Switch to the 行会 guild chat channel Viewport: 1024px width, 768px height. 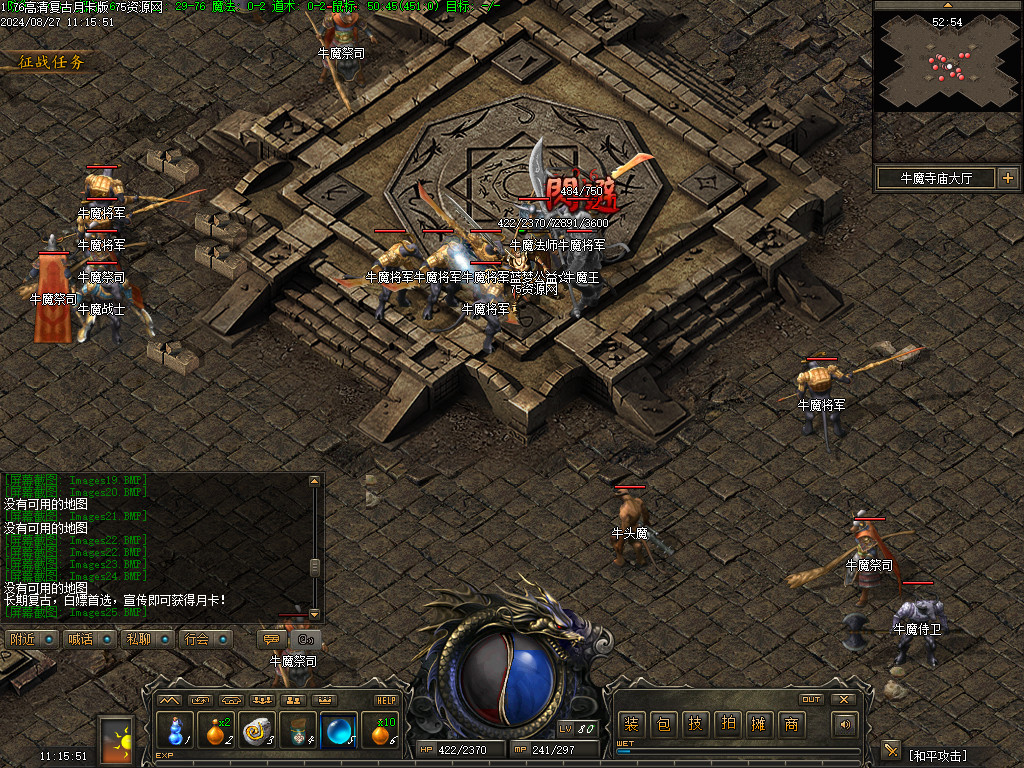pos(206,639)
